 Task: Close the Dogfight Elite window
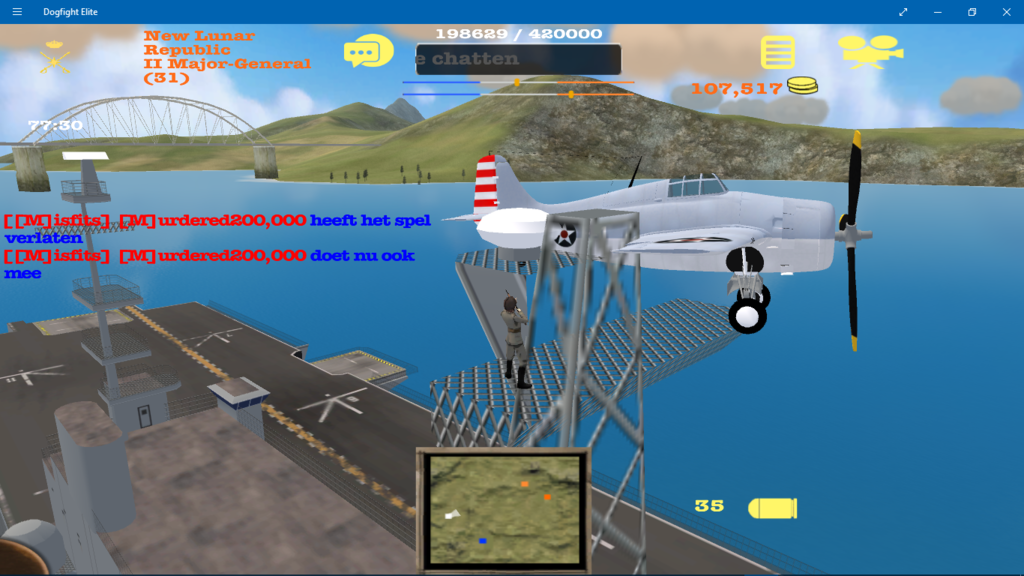(1005, 12)
